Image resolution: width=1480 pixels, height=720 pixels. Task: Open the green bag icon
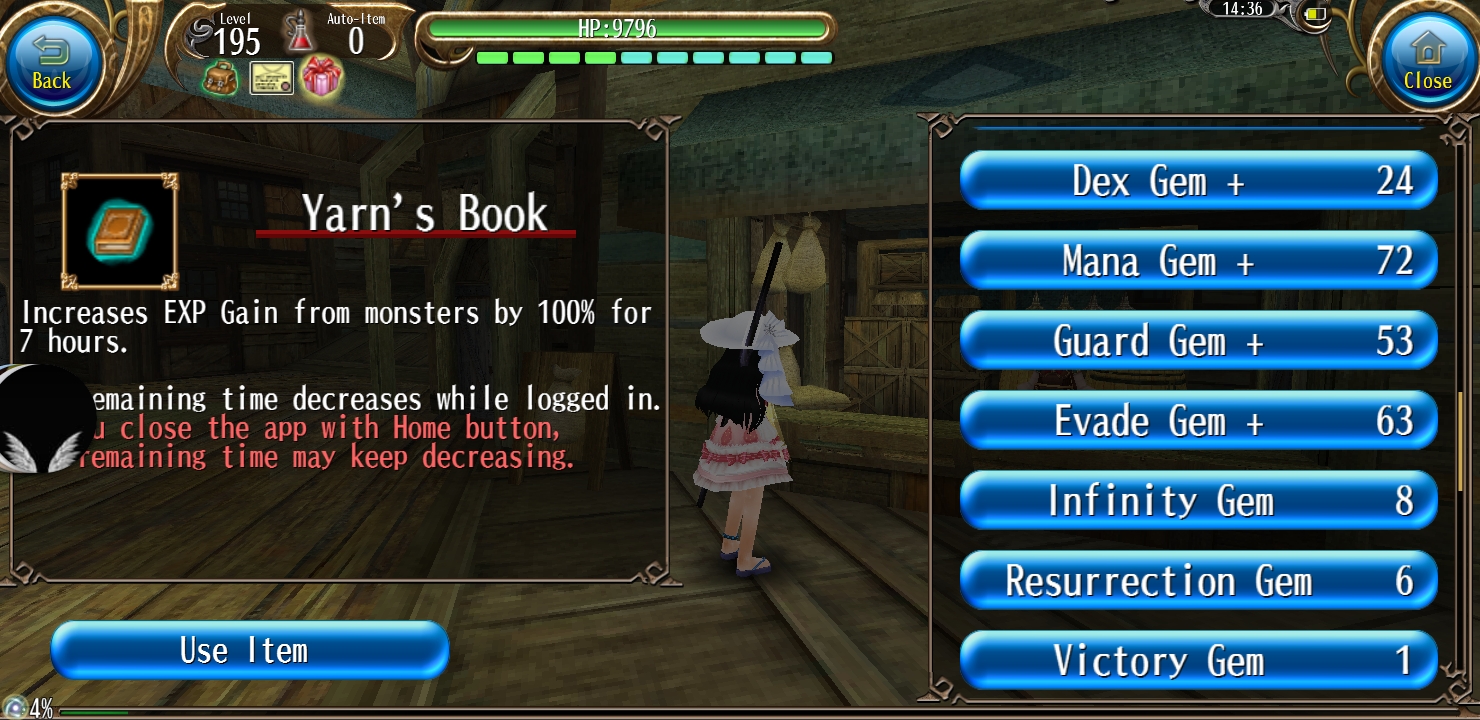pos(220,77)
